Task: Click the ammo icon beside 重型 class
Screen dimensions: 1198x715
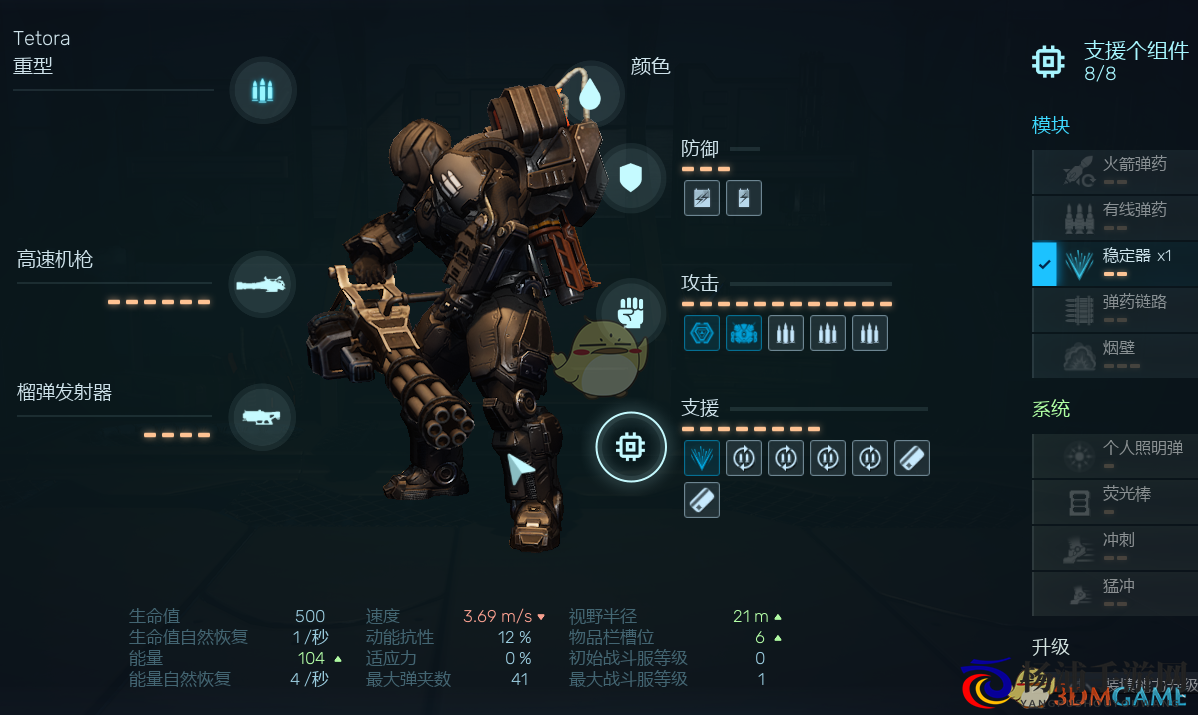Action: coord(262,91)
